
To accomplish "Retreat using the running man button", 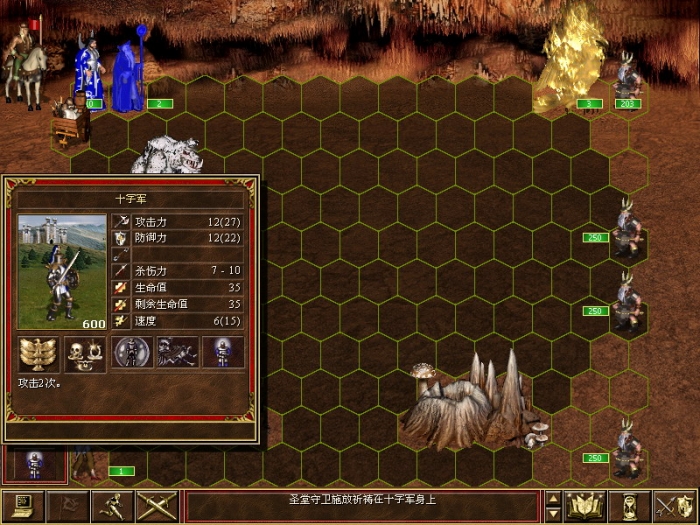I will tap(112, 506).
